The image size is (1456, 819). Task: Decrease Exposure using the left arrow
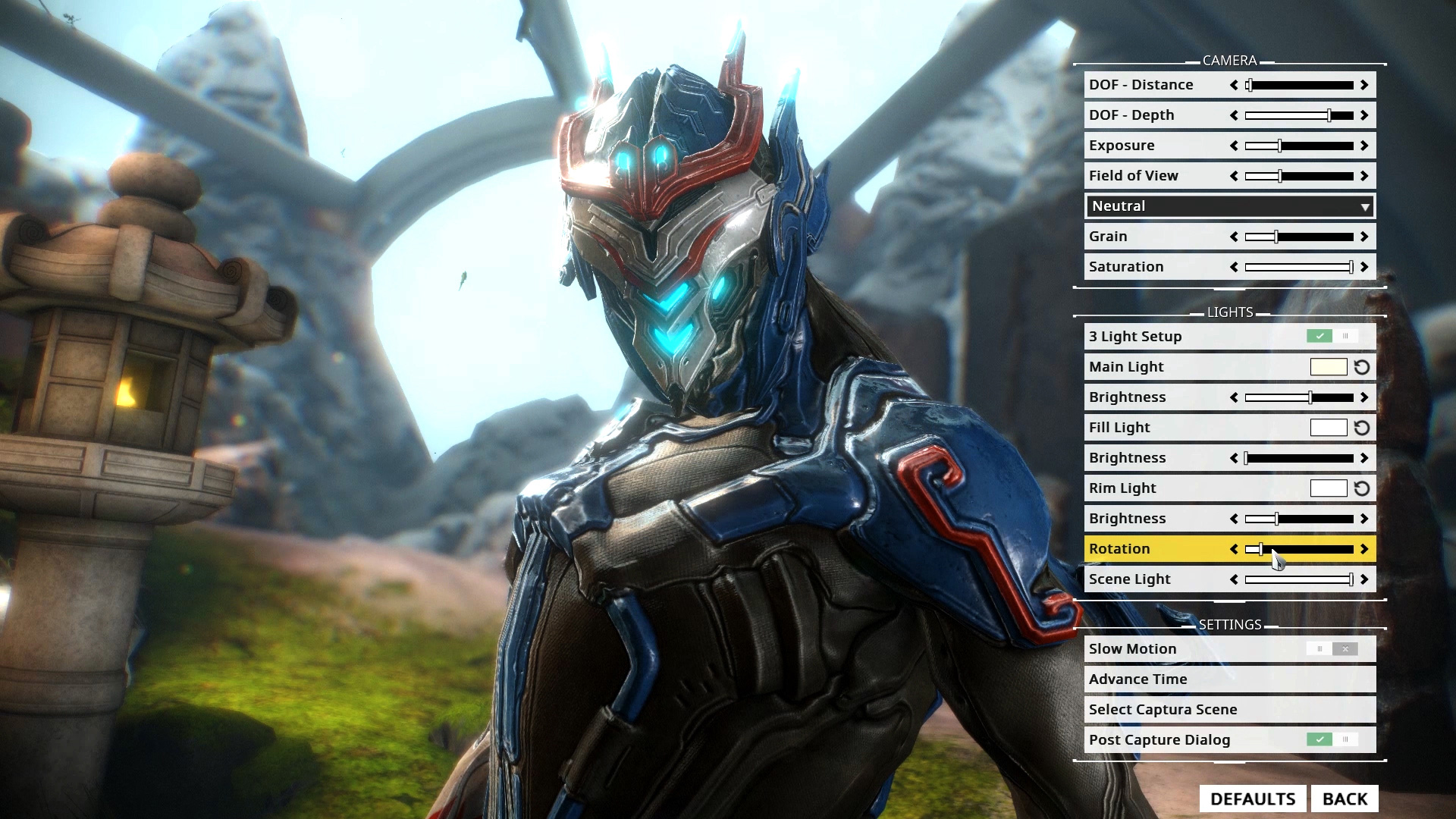click(x=1234, y=145)
